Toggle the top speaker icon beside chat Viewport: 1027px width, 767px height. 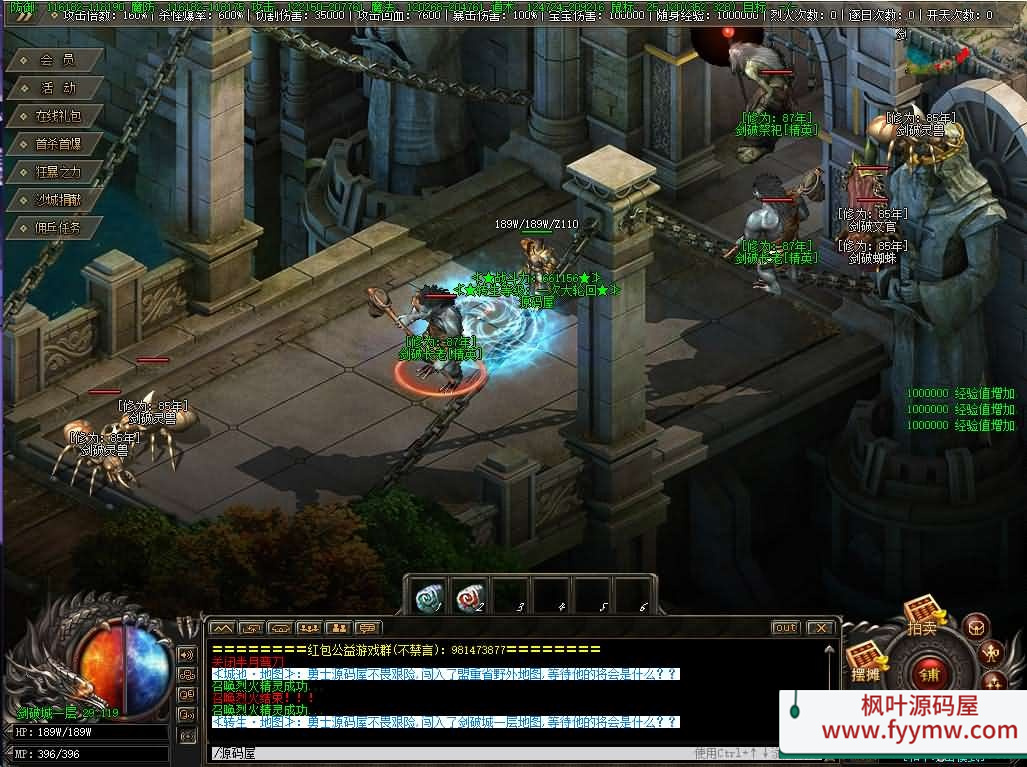tap(187, 654)
